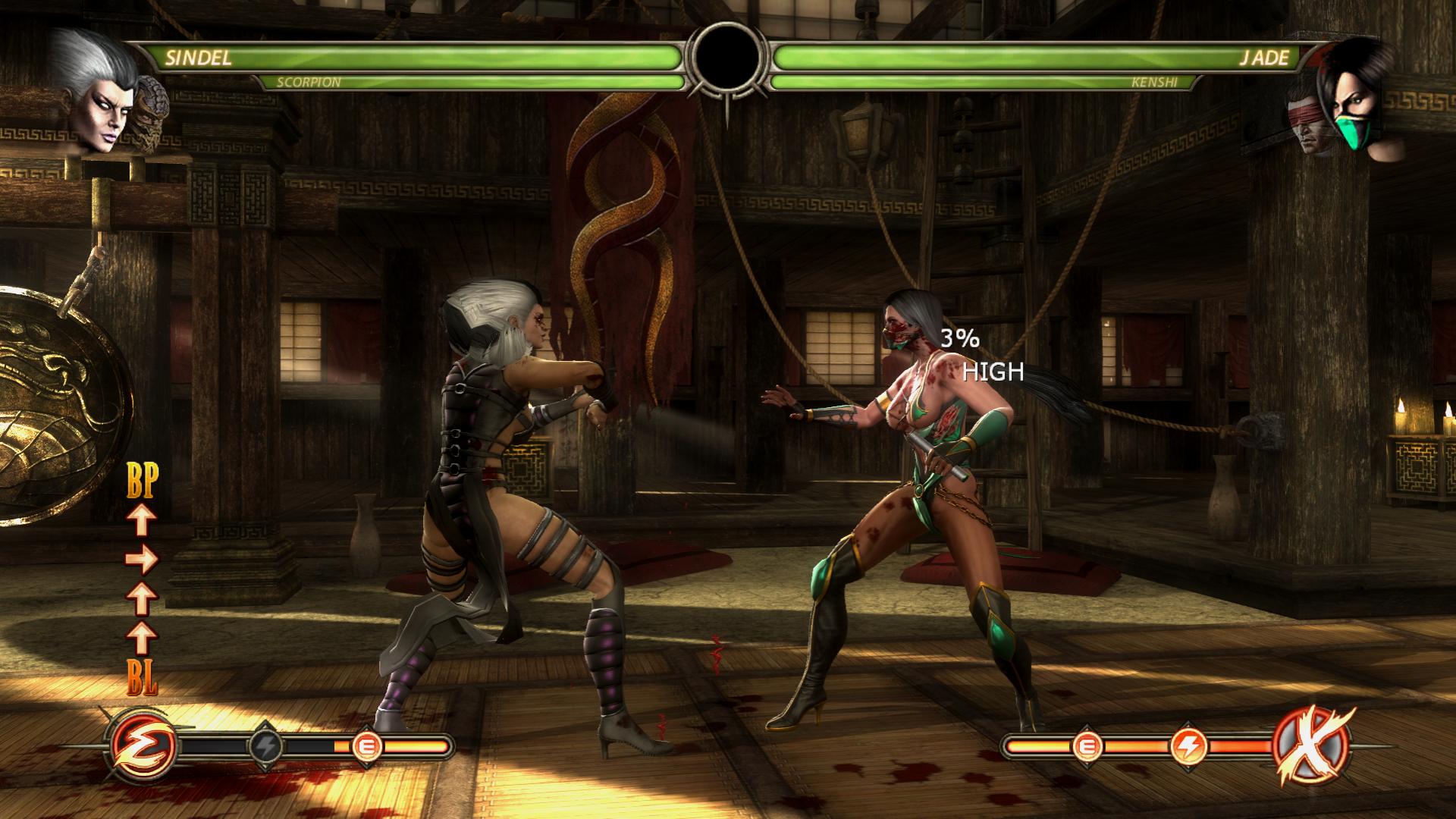Click the red E emblem on Sindel's super meter
This screenshot has height=819, width=1456.
point(144,746)
